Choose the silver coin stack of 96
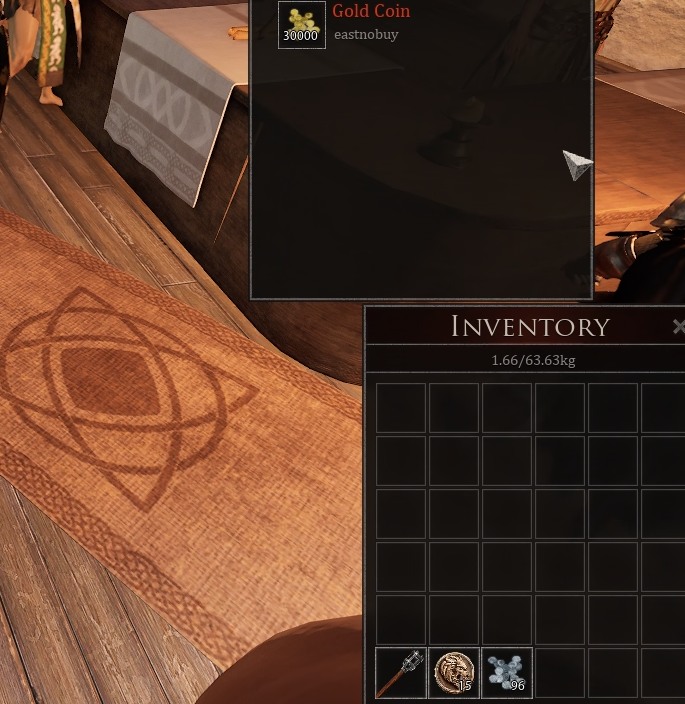The height and width of the screenshot is (704, 685). [x=506, y=672]
